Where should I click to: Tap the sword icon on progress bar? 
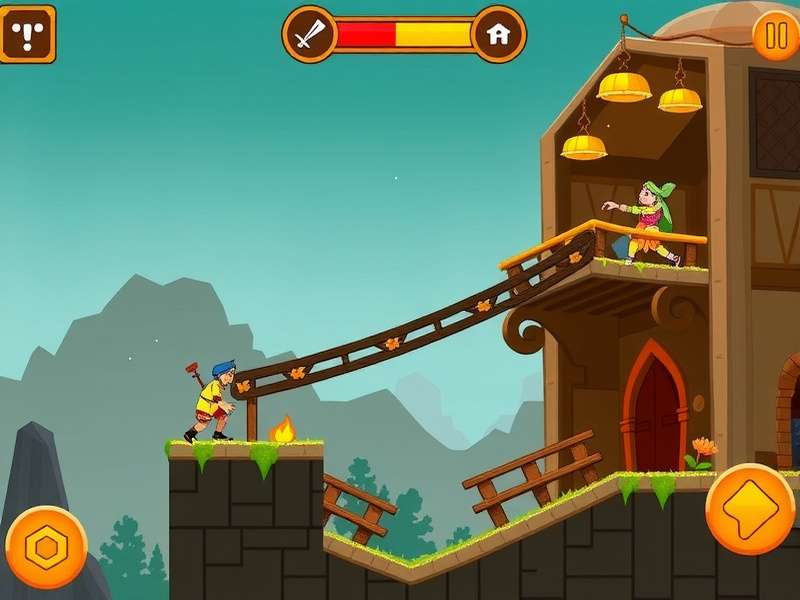tap(310, 34)
